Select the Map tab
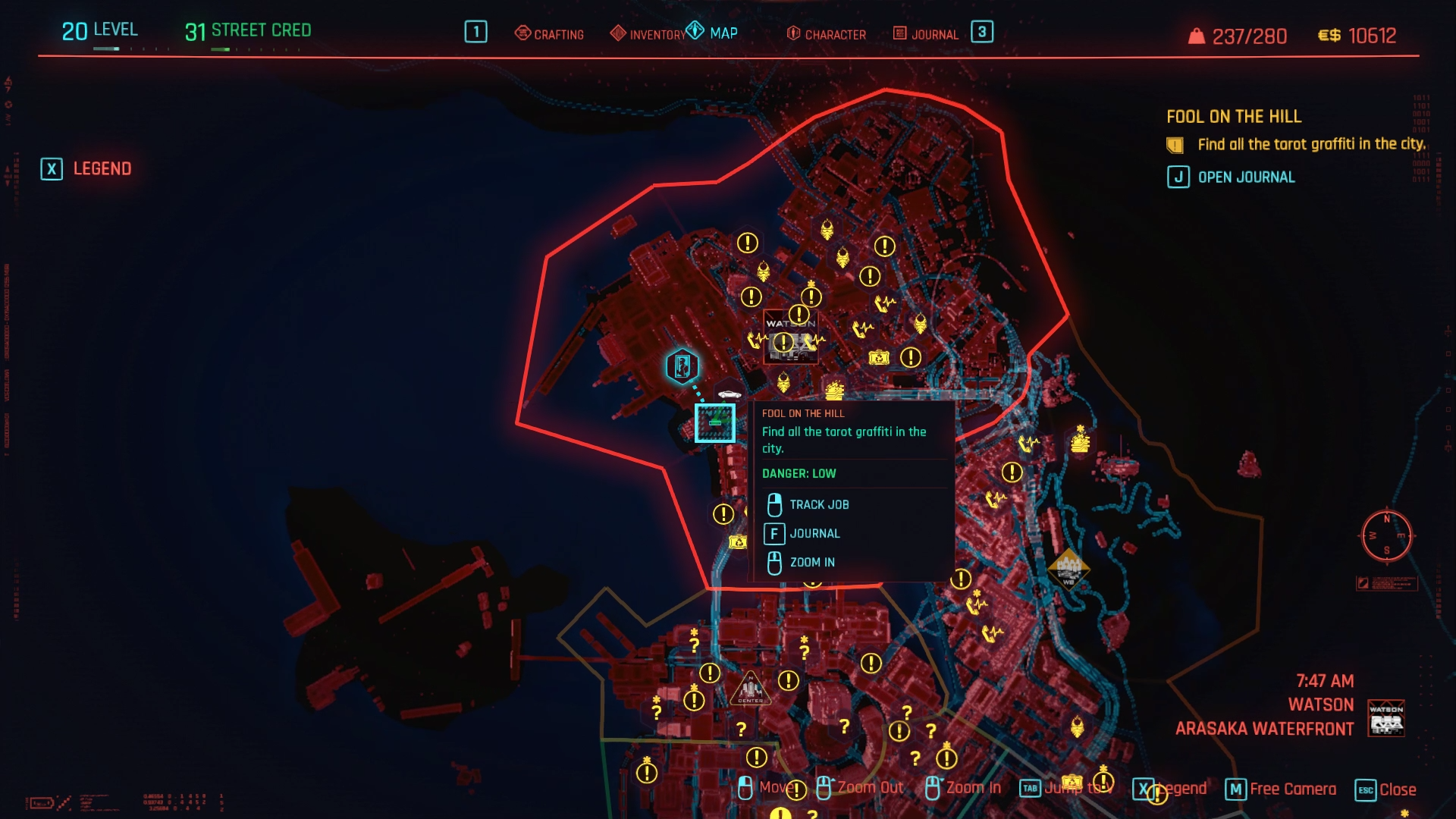The width and height of the screenshot is (1456, 819). [x=713, y=33]
